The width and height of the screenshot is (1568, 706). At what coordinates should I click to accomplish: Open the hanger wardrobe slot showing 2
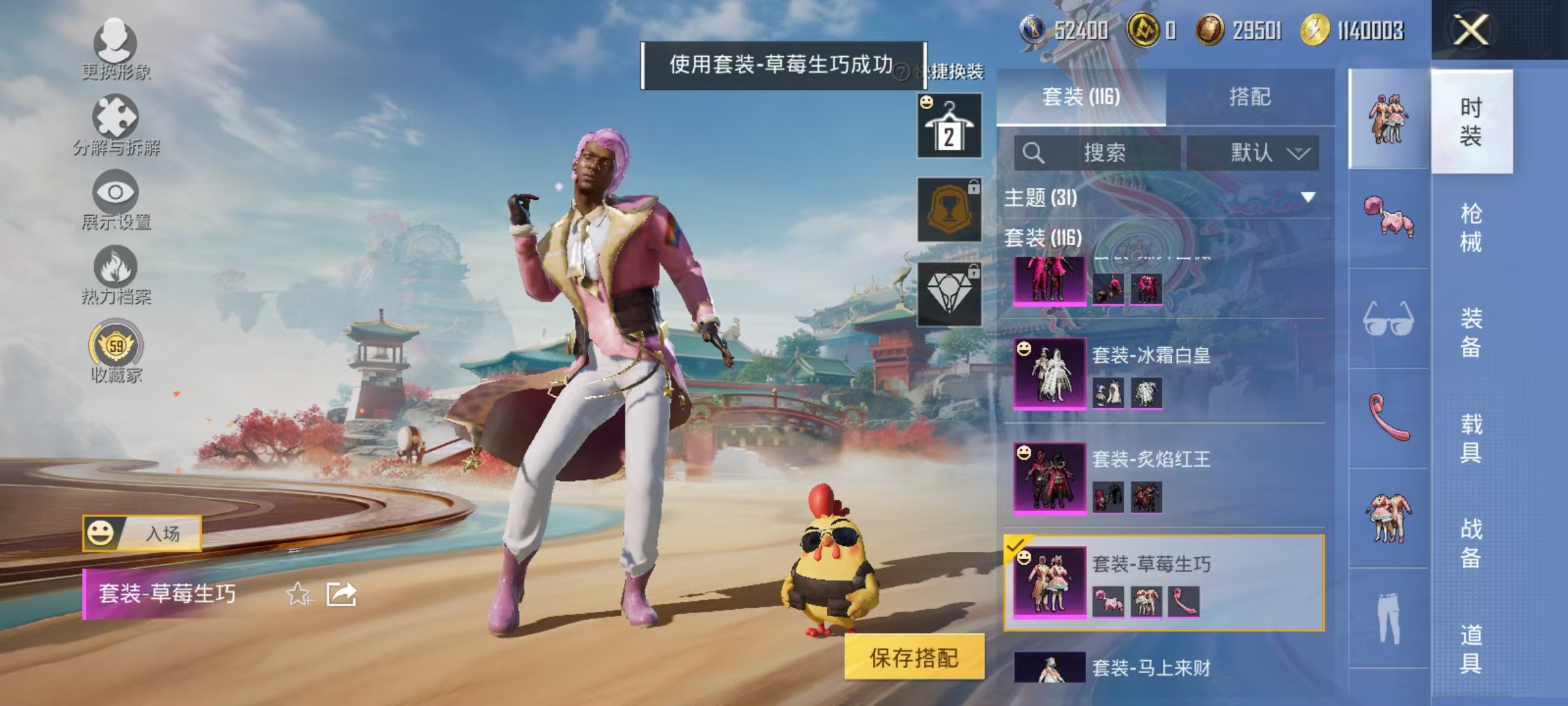pyautogui.click(x=949, y=124)
